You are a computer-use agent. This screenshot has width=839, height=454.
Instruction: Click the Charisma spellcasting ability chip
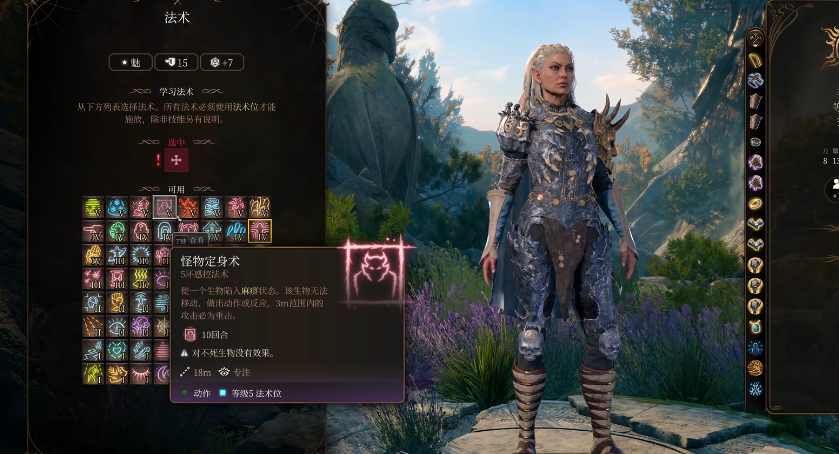pyautogui.click(x=130, y=63)
